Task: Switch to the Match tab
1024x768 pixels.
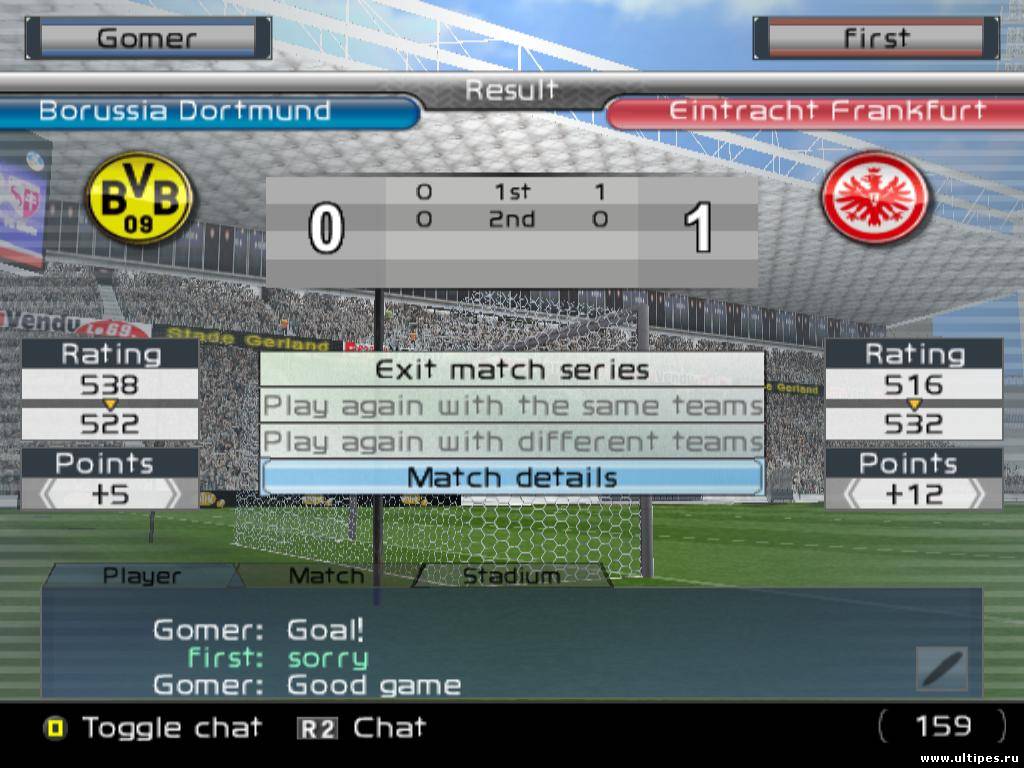Action: [x=326, y=576]
